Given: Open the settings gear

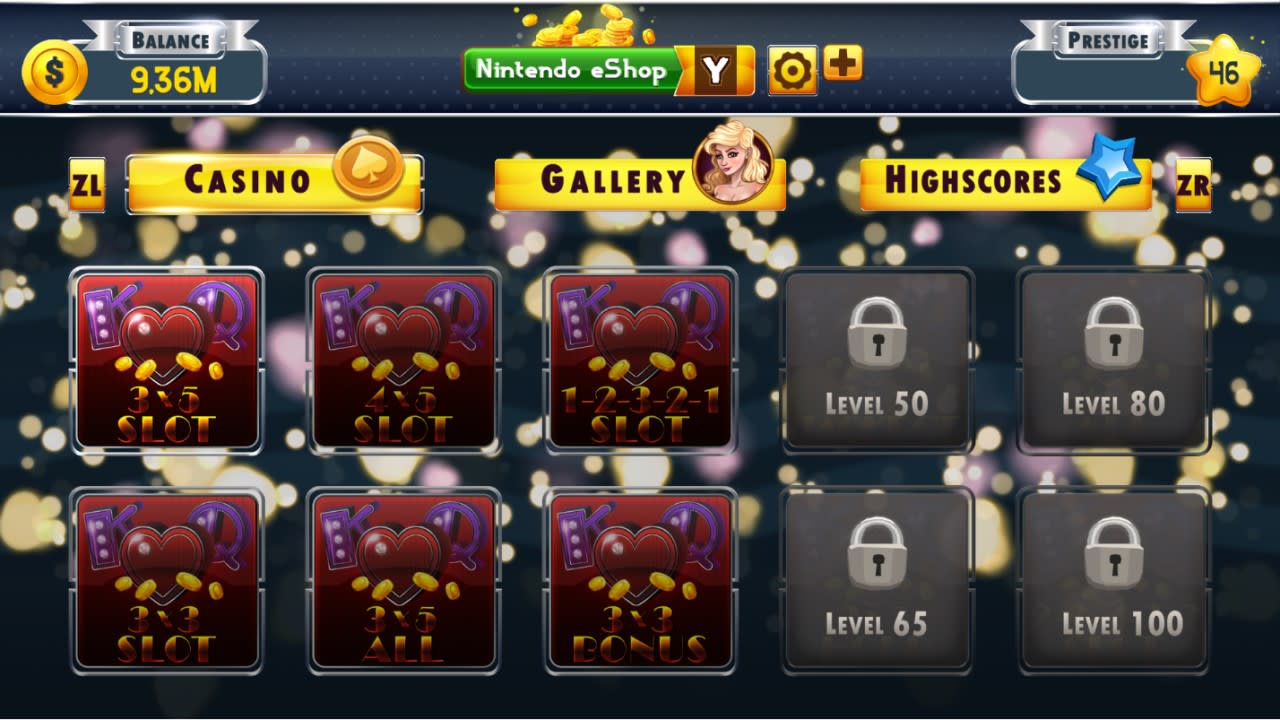Looking at the screenshot, I should pos(792,69).
